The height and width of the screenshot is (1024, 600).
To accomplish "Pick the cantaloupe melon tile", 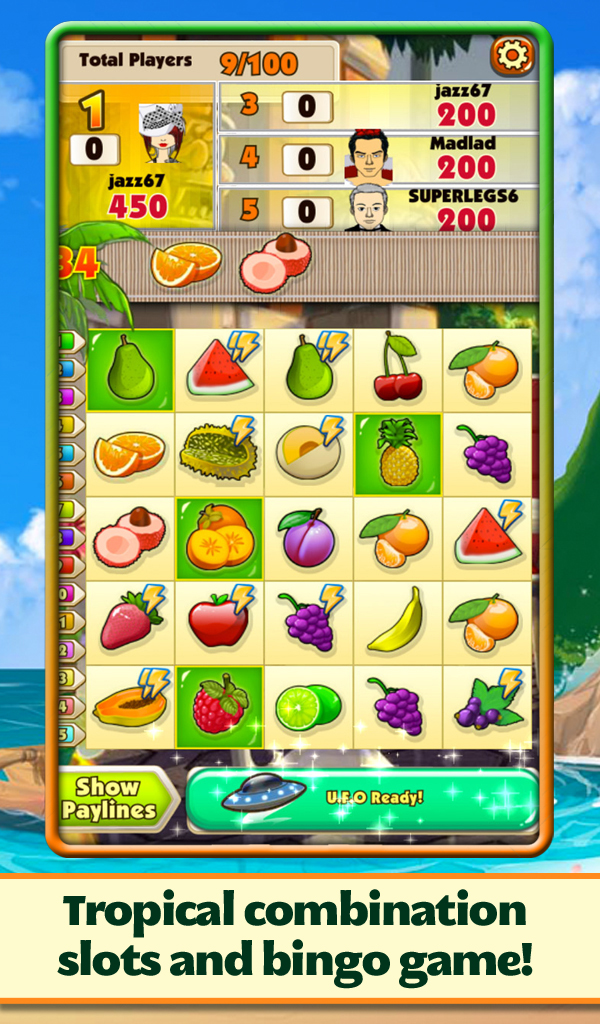I will click(x=308, y=452).
